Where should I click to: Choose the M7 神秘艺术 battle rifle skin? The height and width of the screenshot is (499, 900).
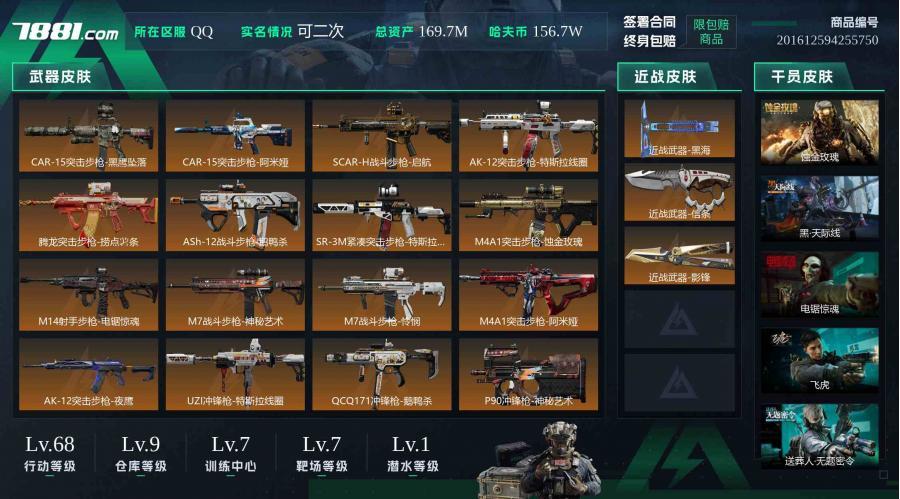pyautogui.click(x=236, y=294)
